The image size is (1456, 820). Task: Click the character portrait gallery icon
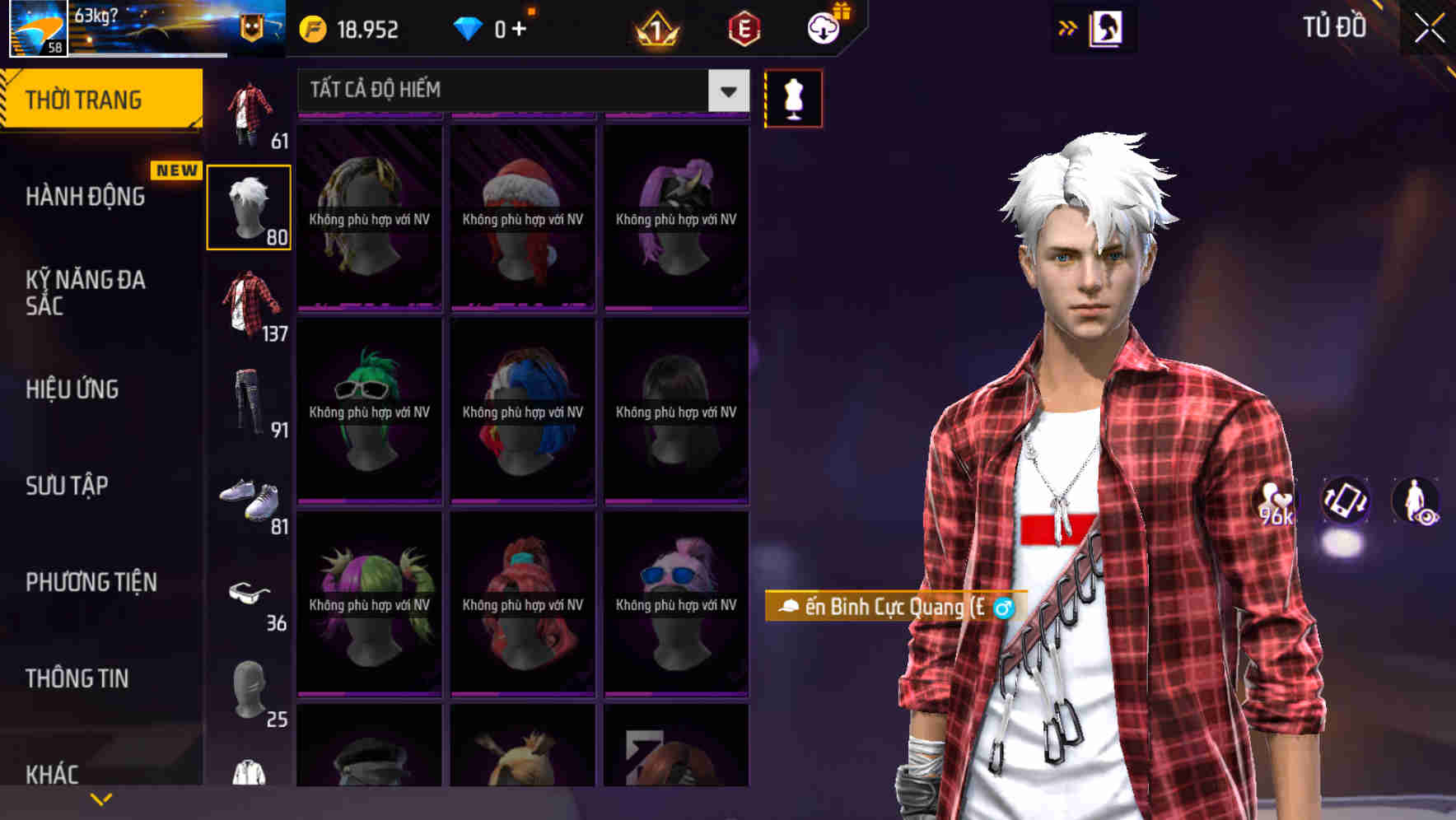click(x=1105, y=27)
